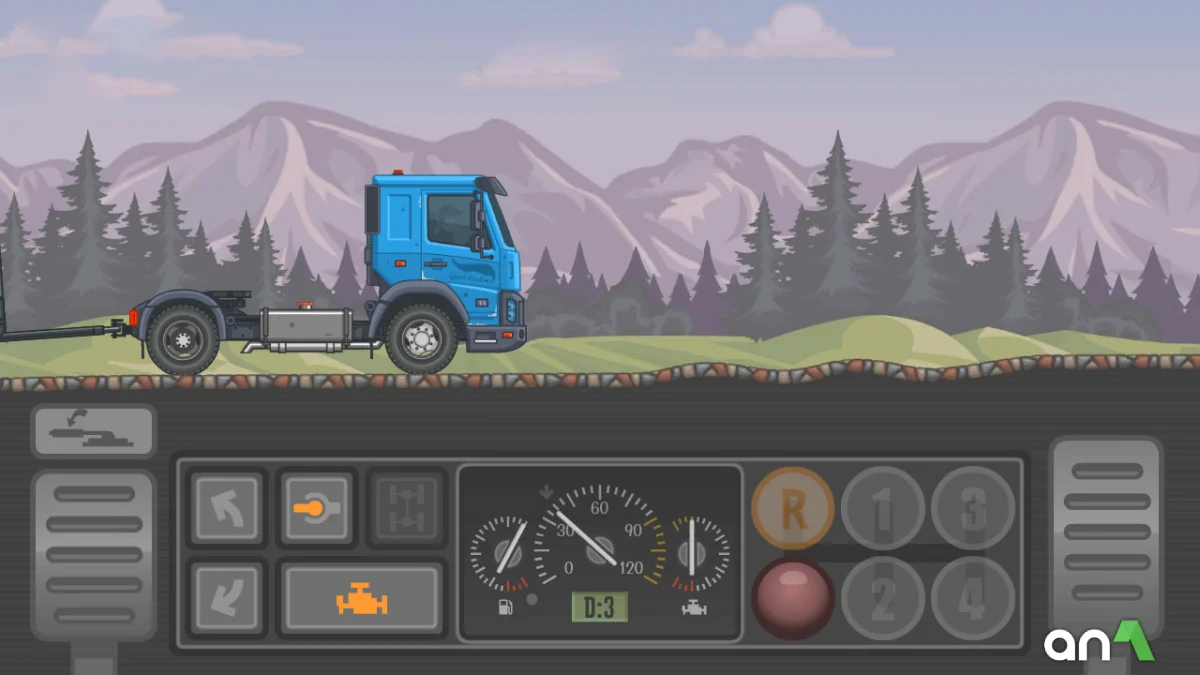Tap the red gear shift knob
1200x675 pixels.
point(793,598)
